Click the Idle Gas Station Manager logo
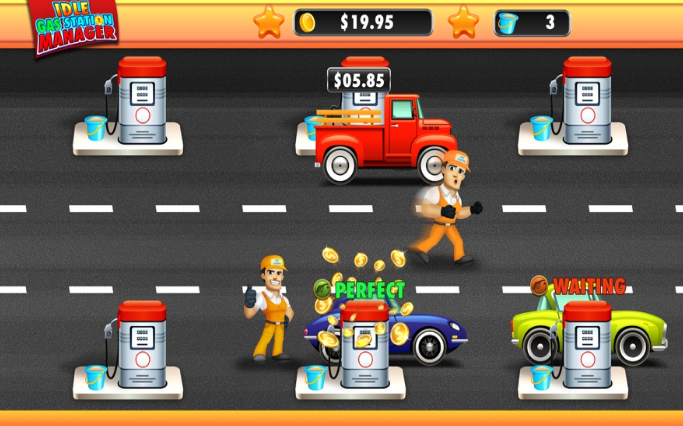 coord(75,24)
